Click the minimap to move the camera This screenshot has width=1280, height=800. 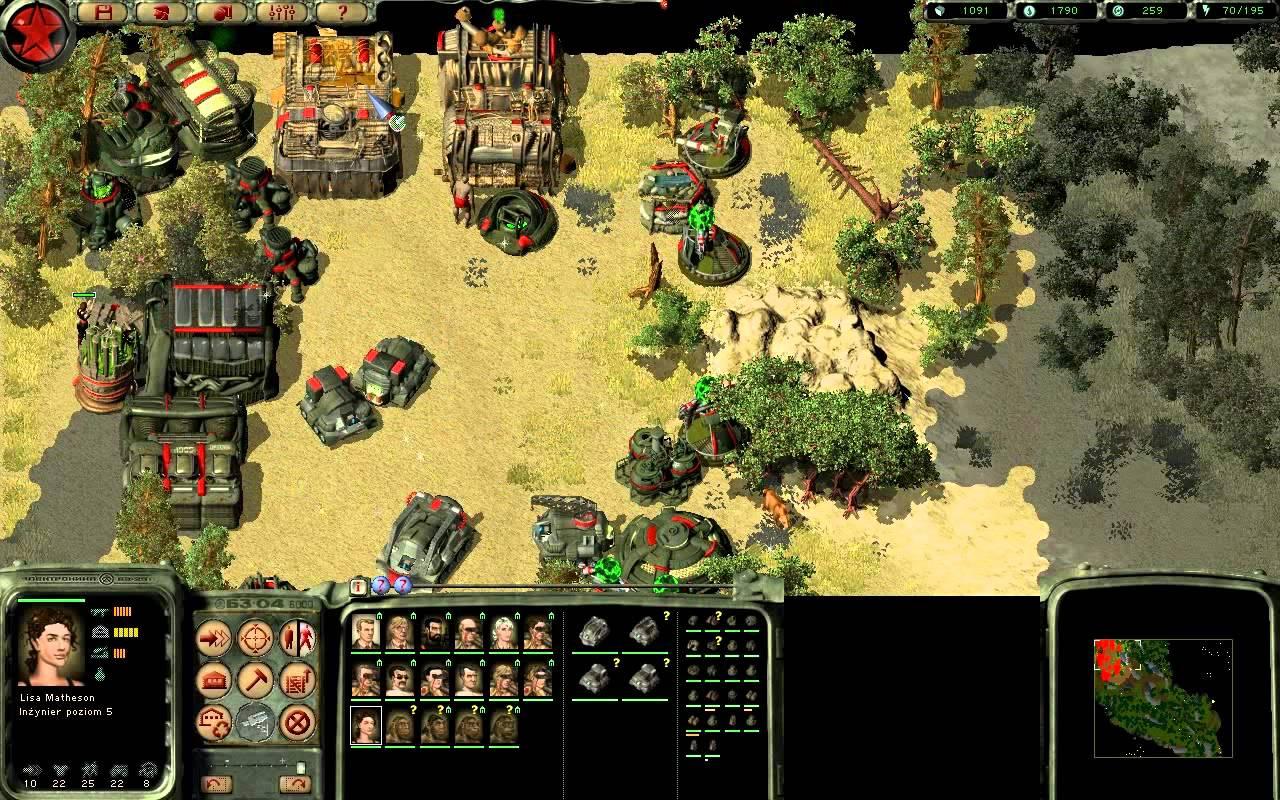pyautogui.click(x=1162, y=697)
